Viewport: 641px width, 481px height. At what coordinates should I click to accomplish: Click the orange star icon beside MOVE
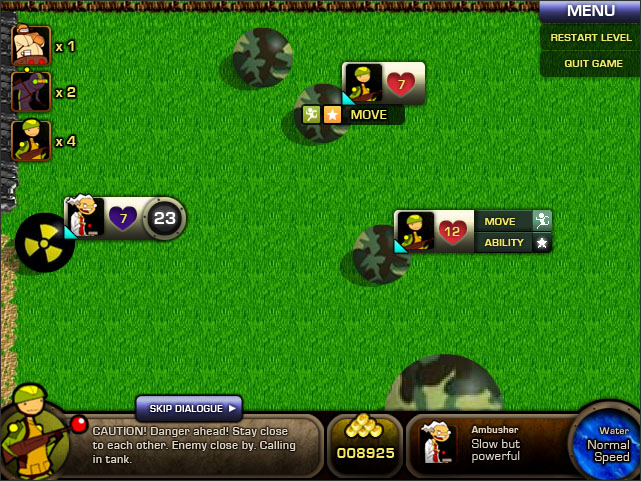click(x=332, y=115)
